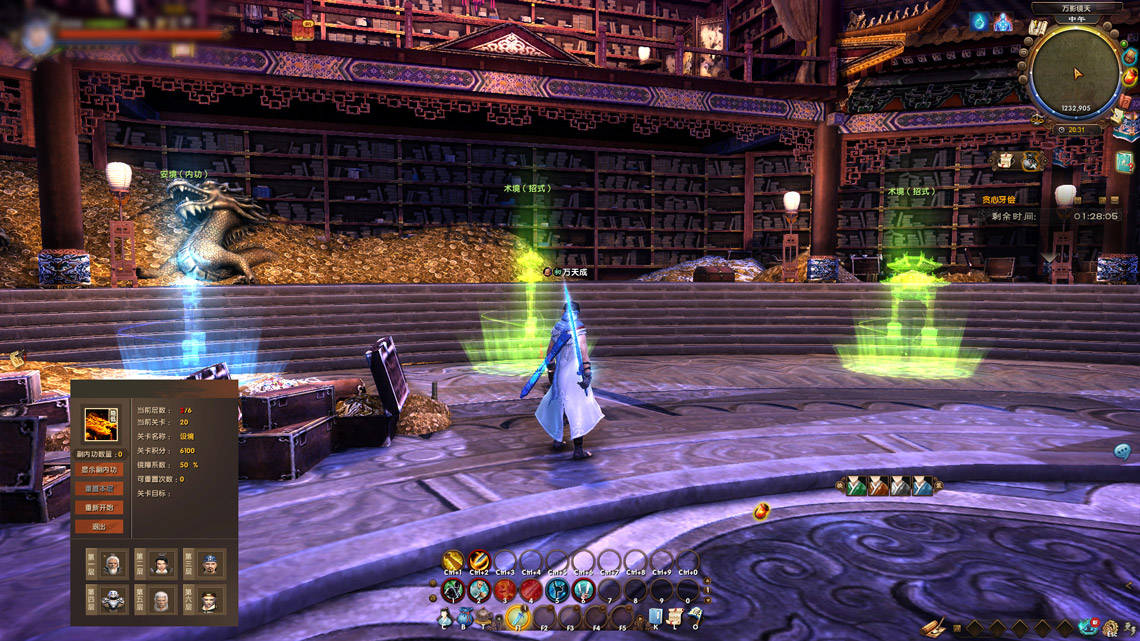Screen dimensions: 1140x641
Task: Pick the fourth floor (第四层) armored boss portrait
Action: (113, 601)
